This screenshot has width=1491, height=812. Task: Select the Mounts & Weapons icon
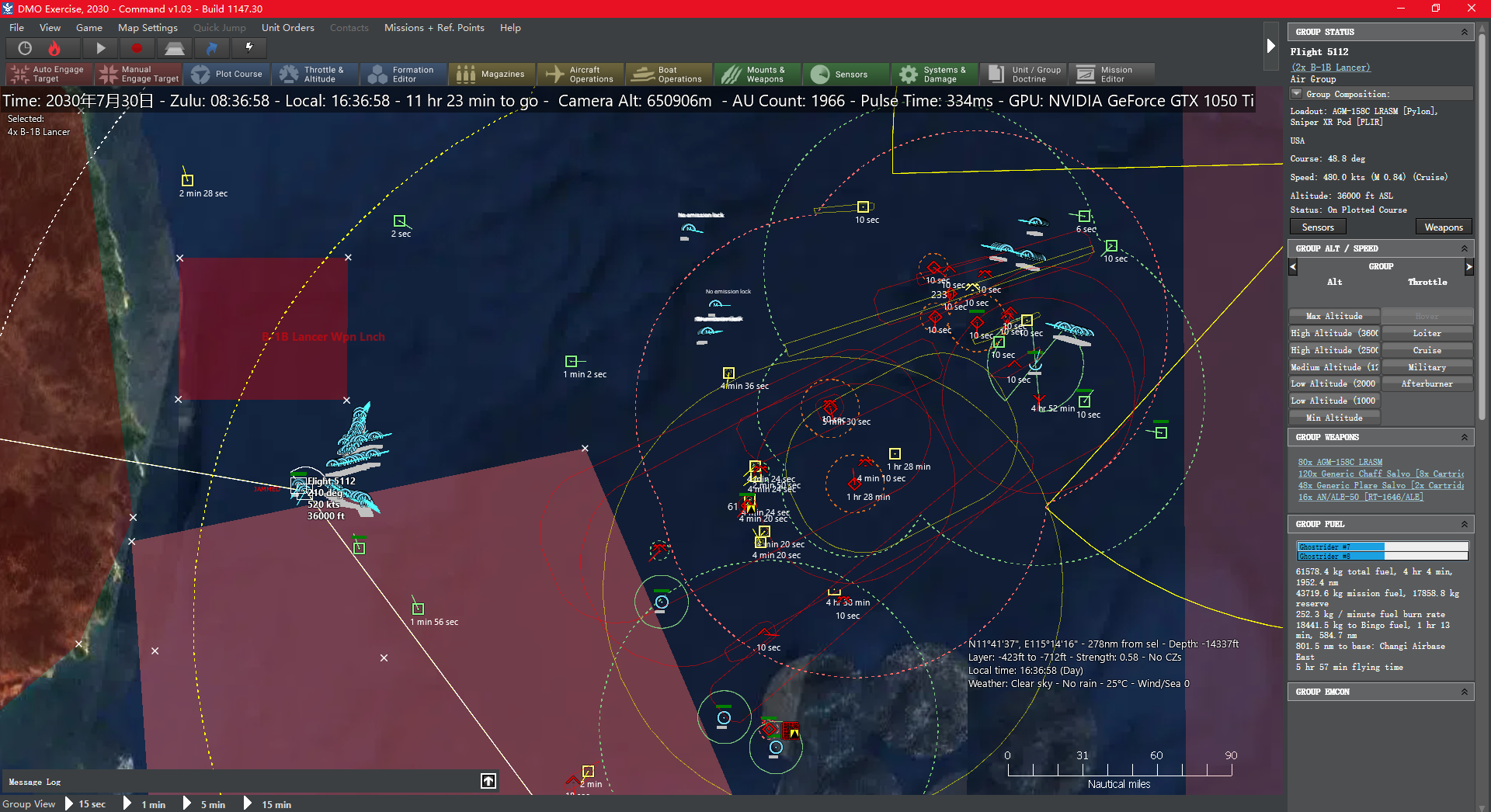756,74
